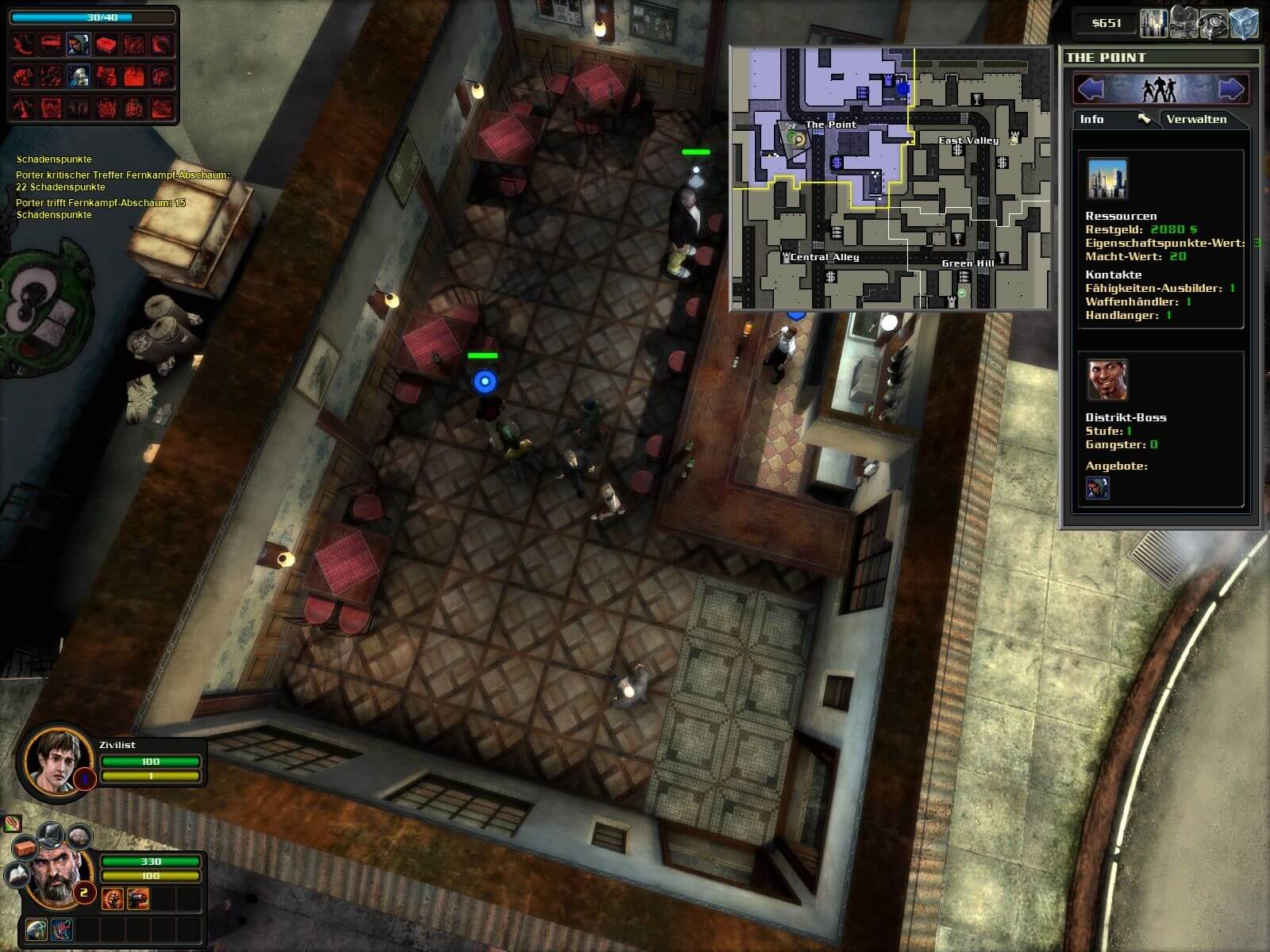Go to previous district with left arrow
The width and height of the screenshot is (1270, 952).
point(1091,88)
